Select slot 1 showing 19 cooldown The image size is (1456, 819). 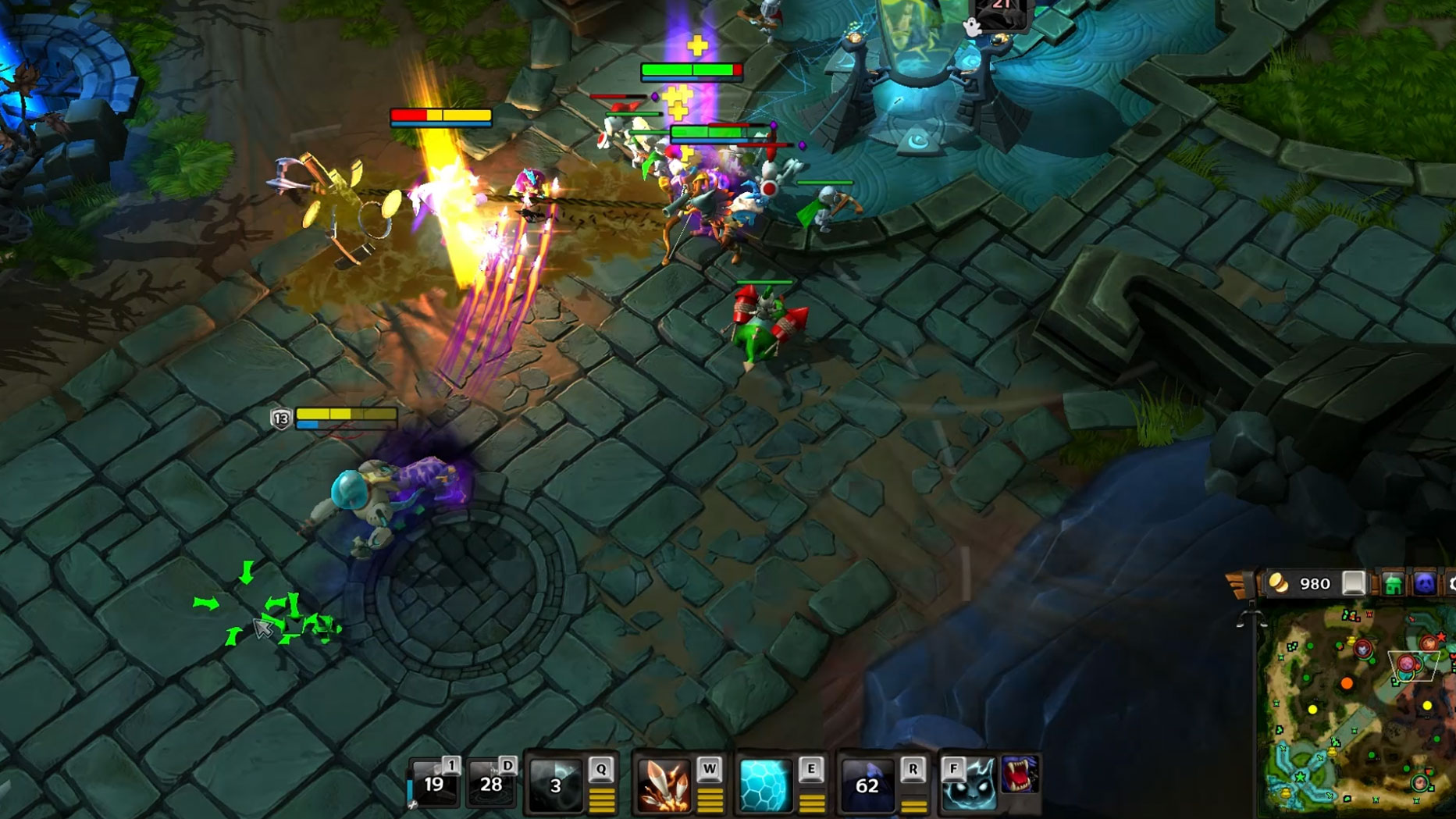point(434,784)
